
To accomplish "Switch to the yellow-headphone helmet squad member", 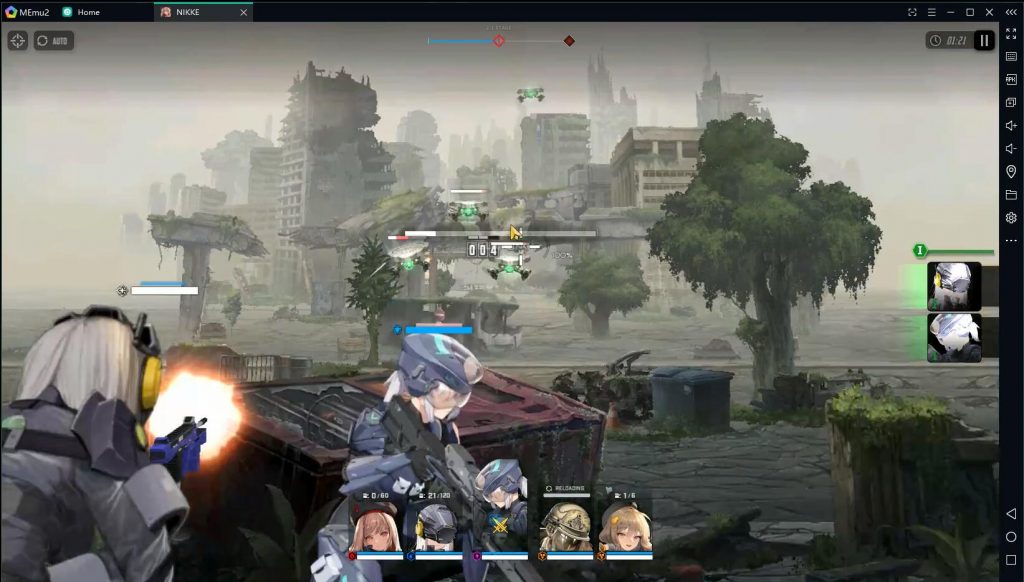I will tap(437, 528).
